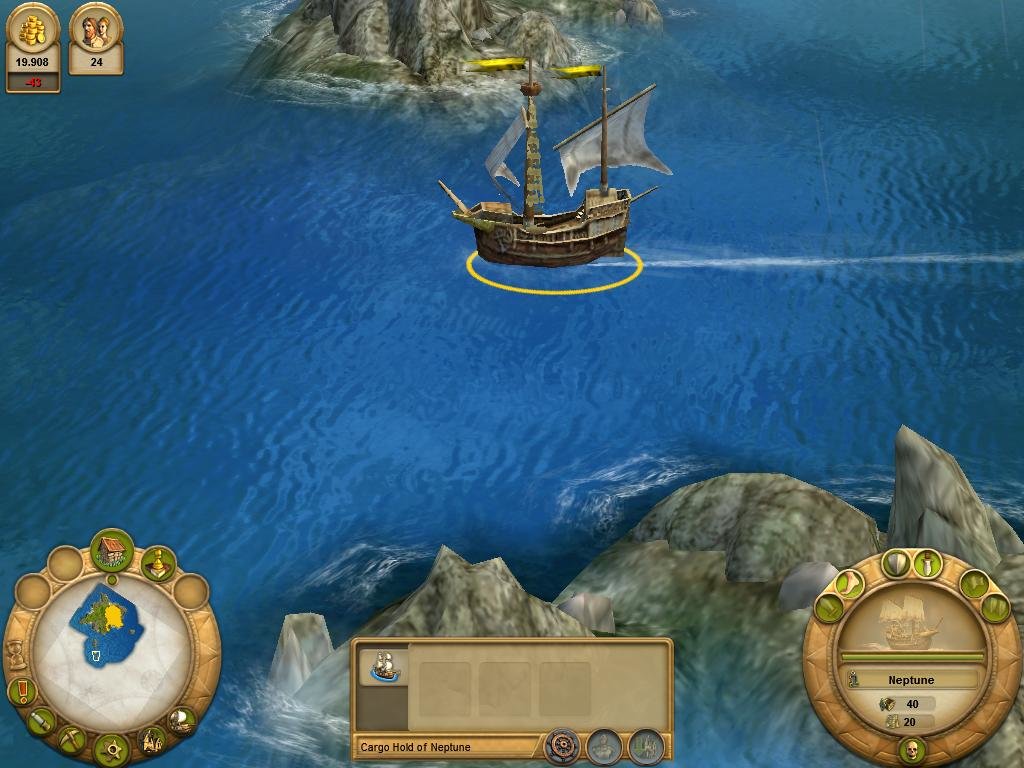
Task: Click the golden statue monument button
Action: (158, 566)
